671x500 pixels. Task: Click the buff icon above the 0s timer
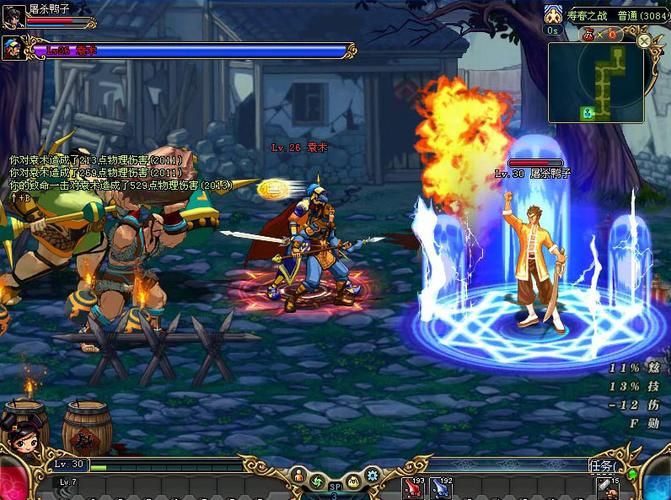point(554,16)
